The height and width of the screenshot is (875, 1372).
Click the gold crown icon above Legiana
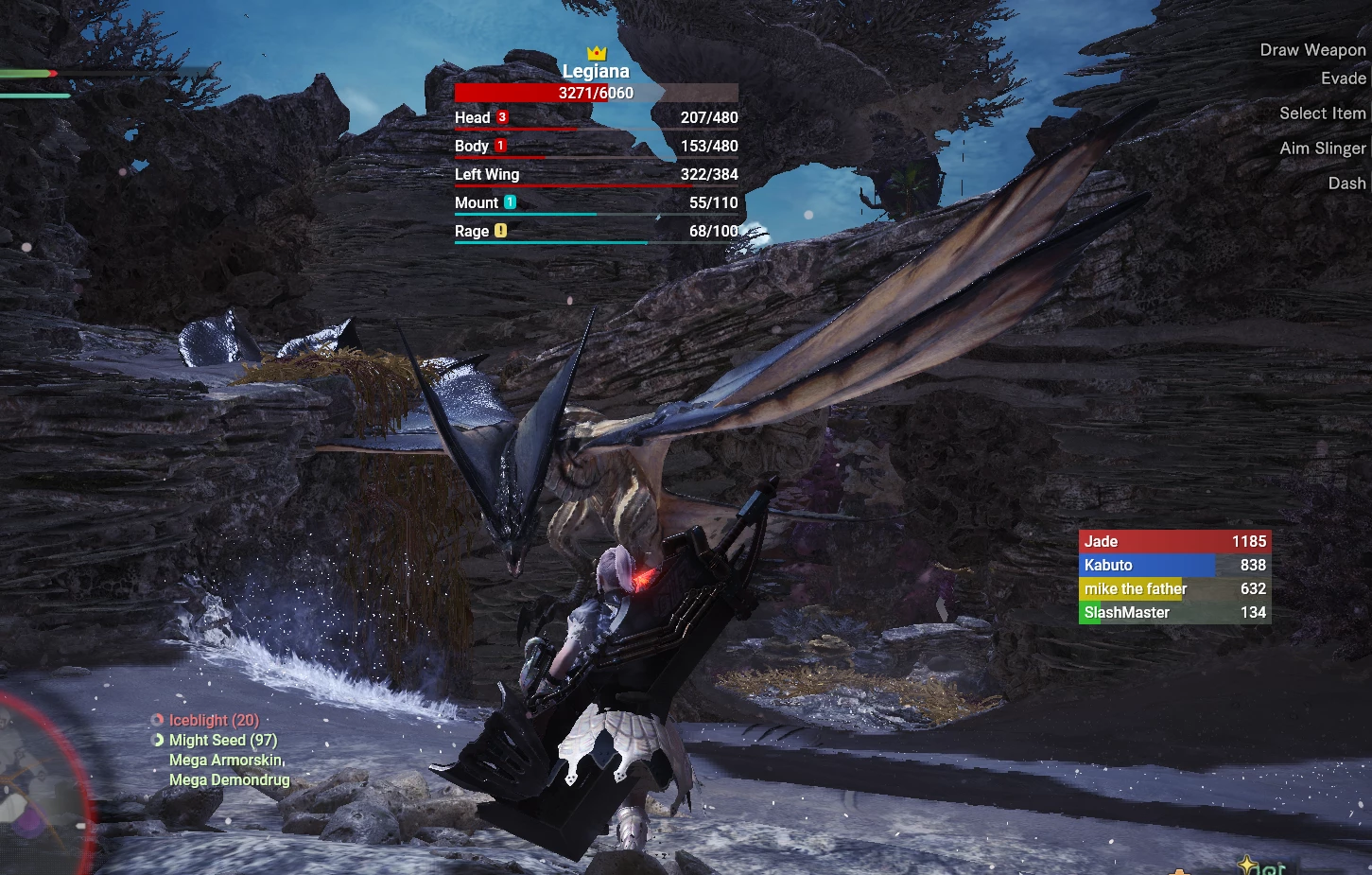point(596,53)
